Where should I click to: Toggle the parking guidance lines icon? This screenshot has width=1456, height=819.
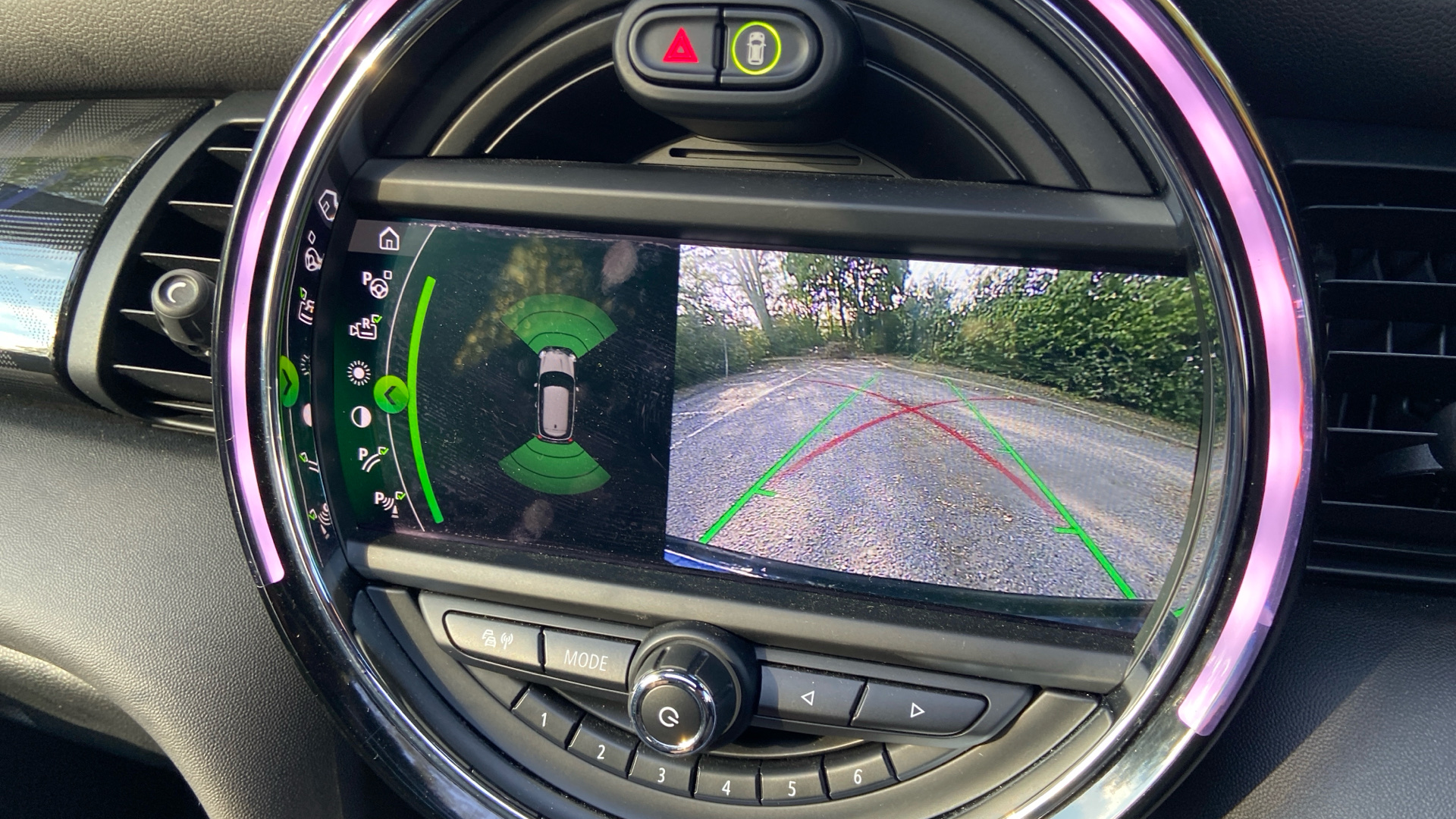[x=373, y=459]
